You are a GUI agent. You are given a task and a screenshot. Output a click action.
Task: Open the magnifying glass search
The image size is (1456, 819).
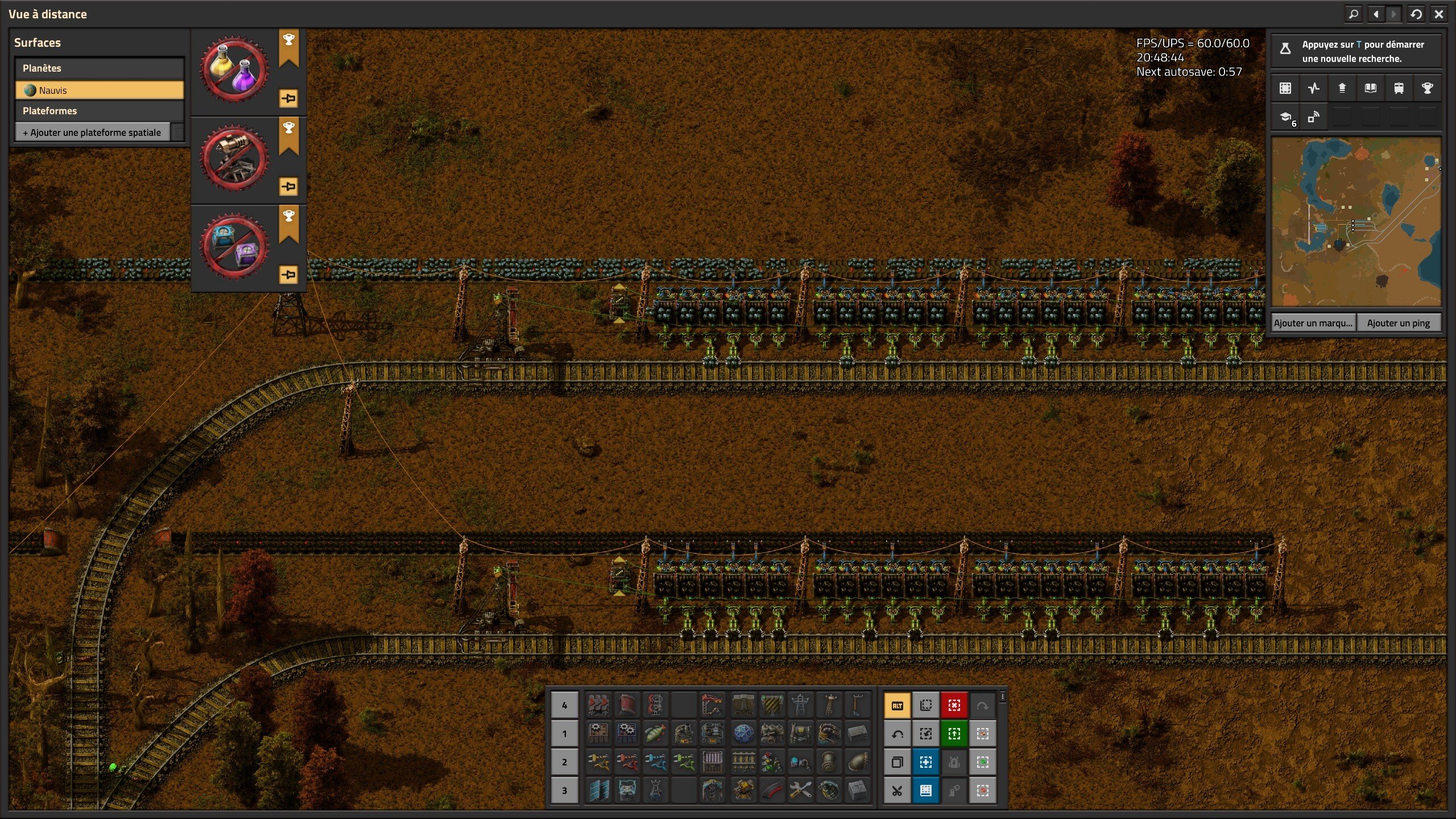1354,14
